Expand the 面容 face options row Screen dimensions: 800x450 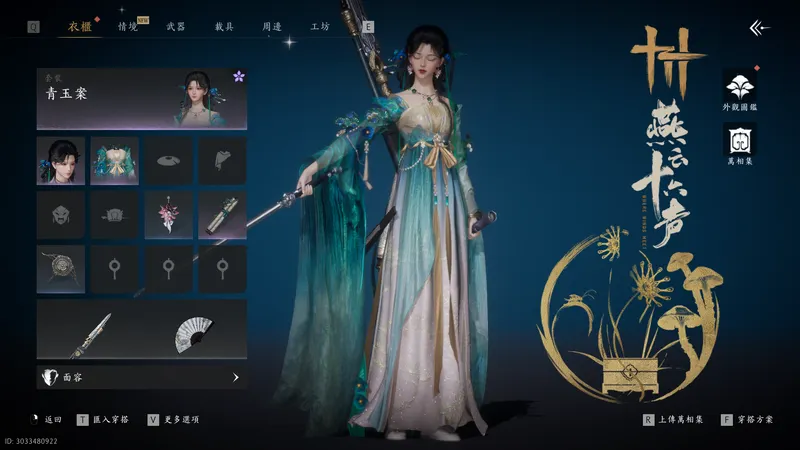click(141, 378)
